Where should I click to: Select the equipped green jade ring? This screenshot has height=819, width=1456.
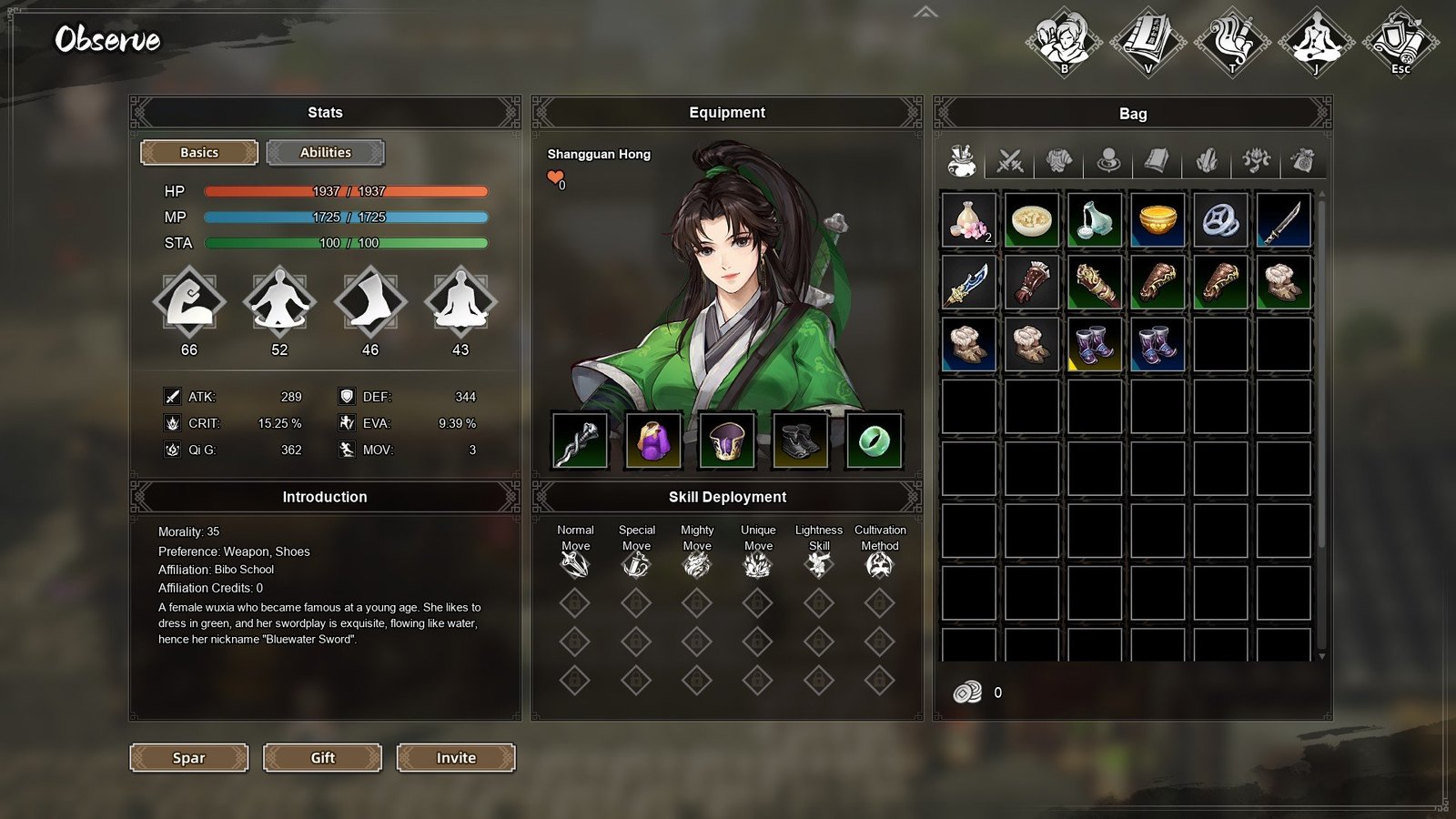click(874, 440)
